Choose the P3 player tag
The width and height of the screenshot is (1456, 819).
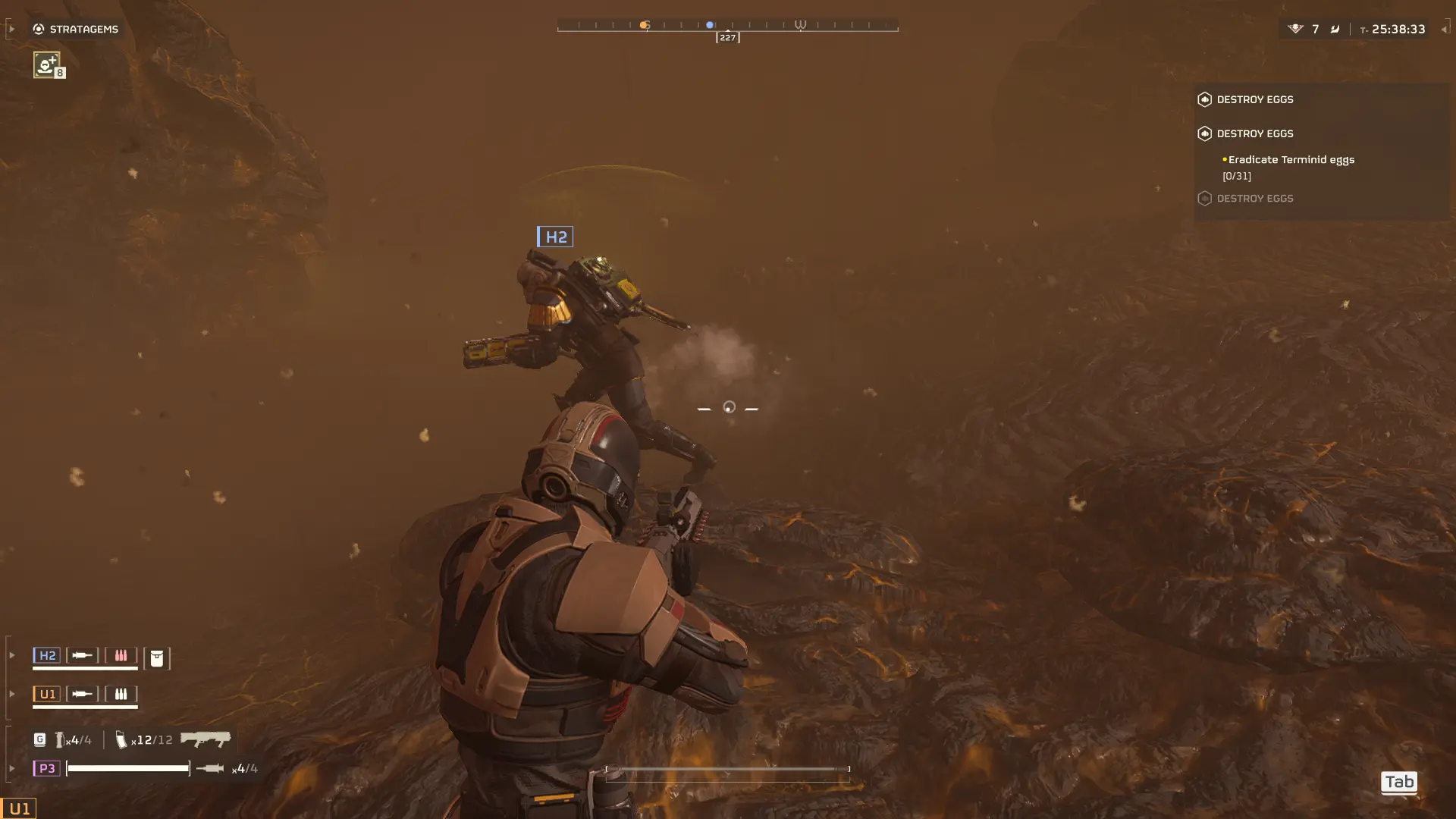(46, 769)
